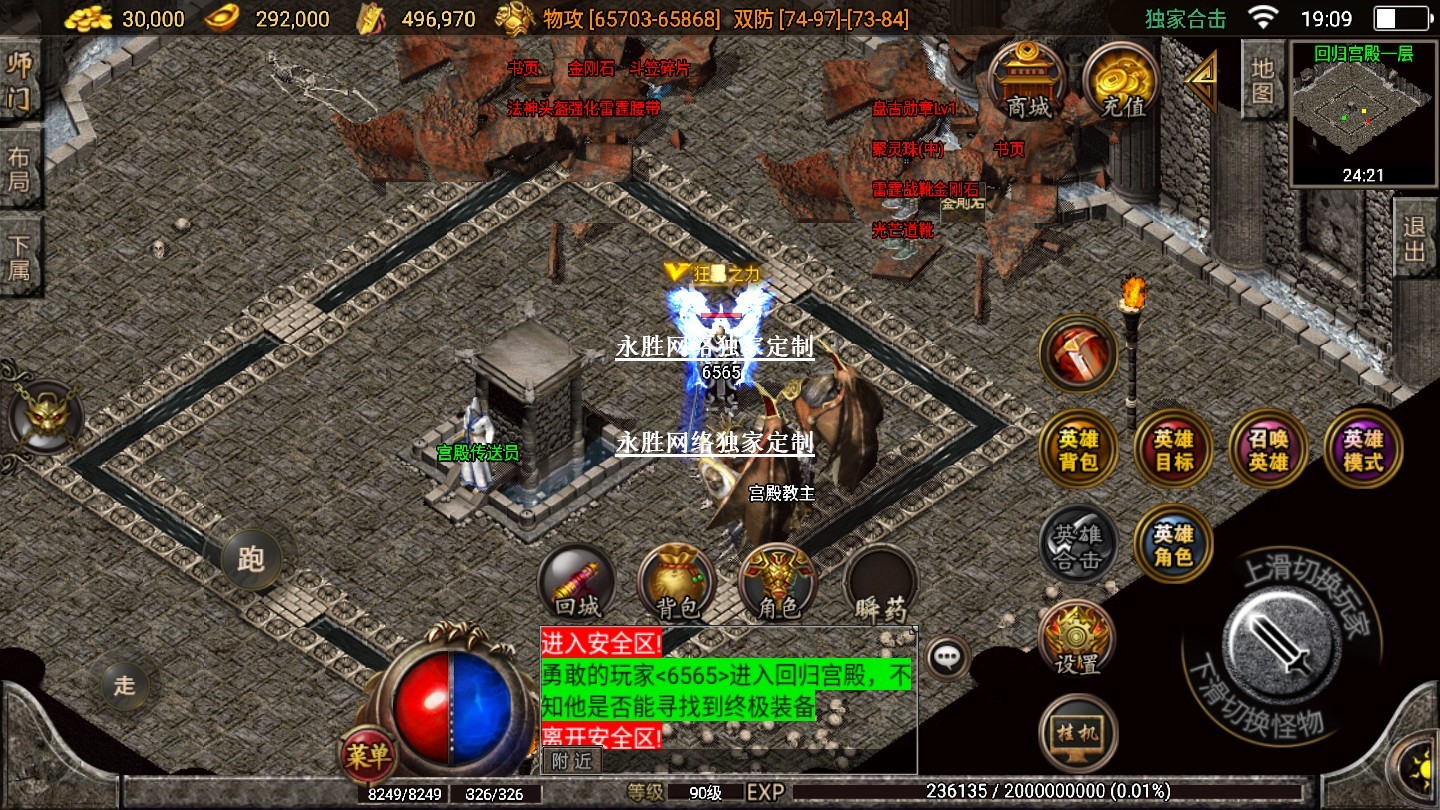Image resolution: width=1440 pixels, height=810 pixels.
Task: Toggle the 英雄模式 hero mode
Action: (x=1363, y=450)
